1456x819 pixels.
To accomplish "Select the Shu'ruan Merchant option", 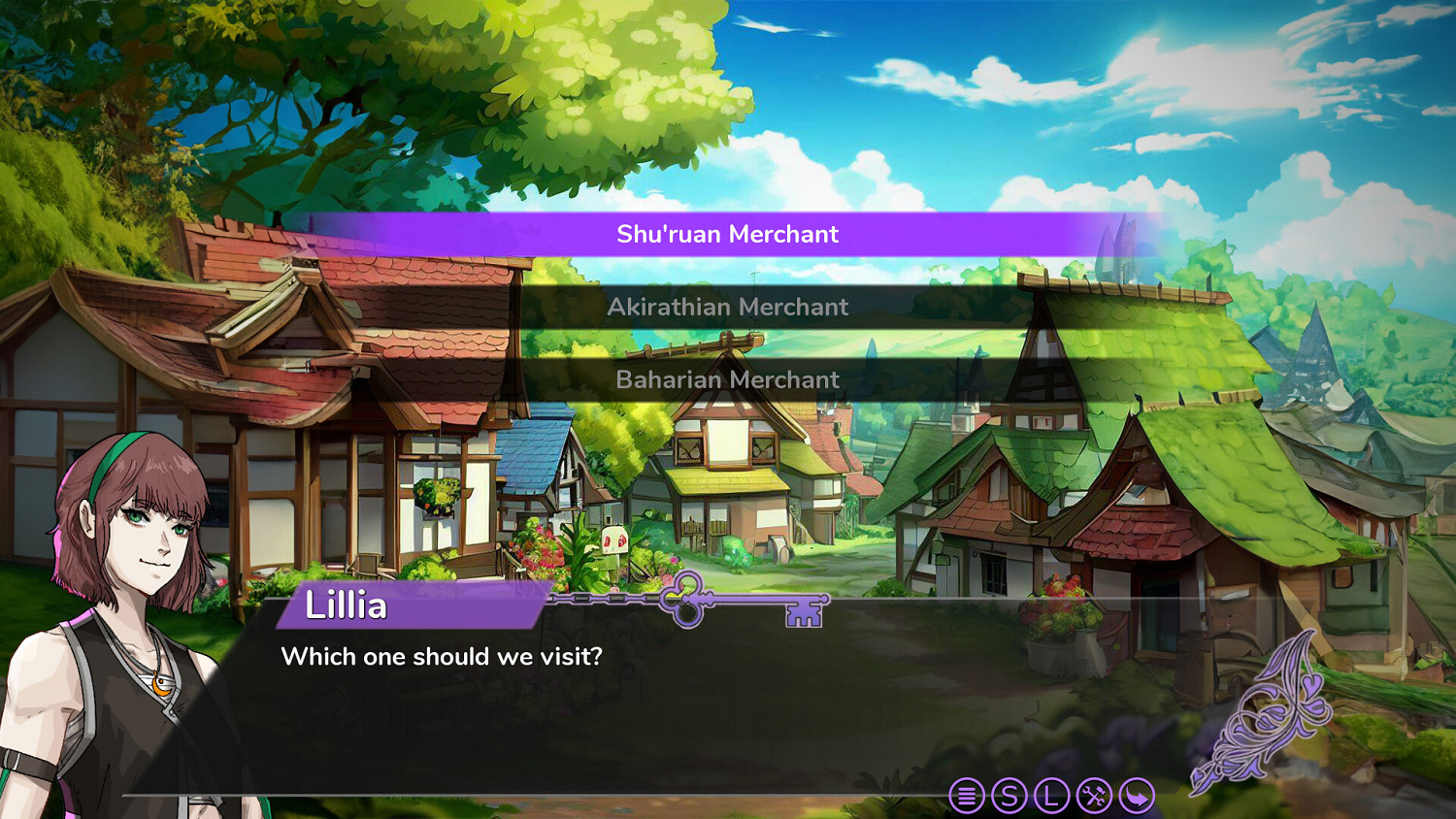I will coord(728,233).
